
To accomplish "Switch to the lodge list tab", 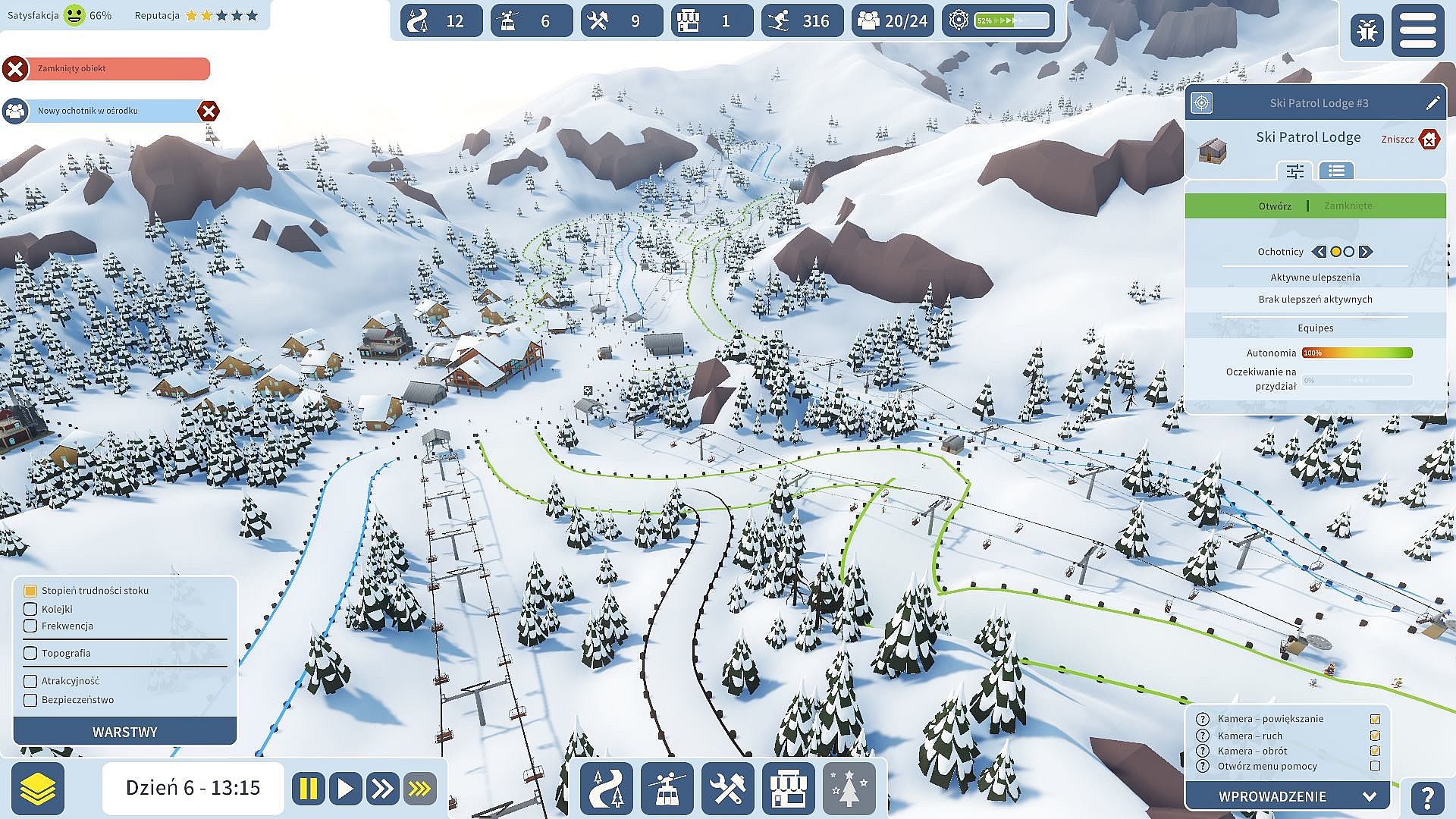I will click(x=1336, y=171).
